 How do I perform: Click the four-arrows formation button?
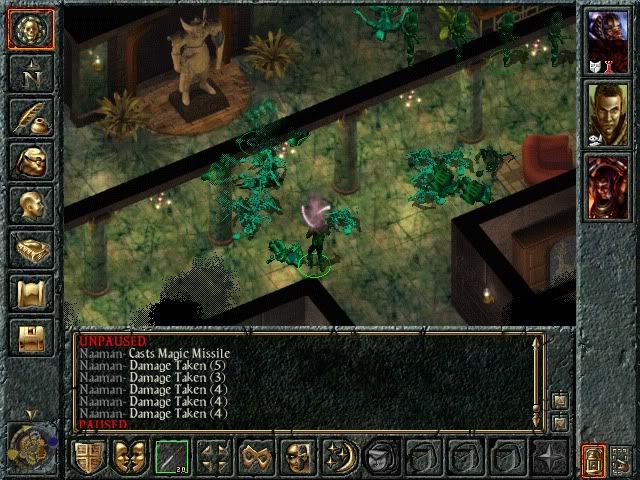pyautogui.click(x=214, y=457)
